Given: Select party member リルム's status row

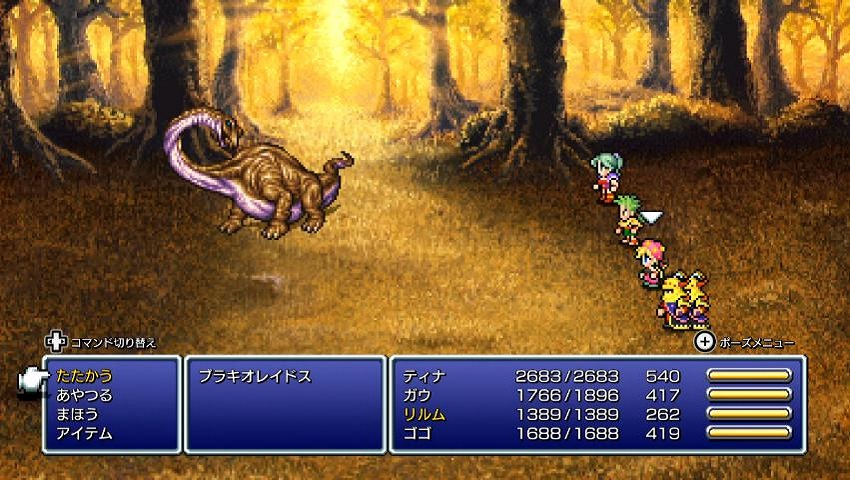Looking at the screenshot, I should (x=596, y=414).
